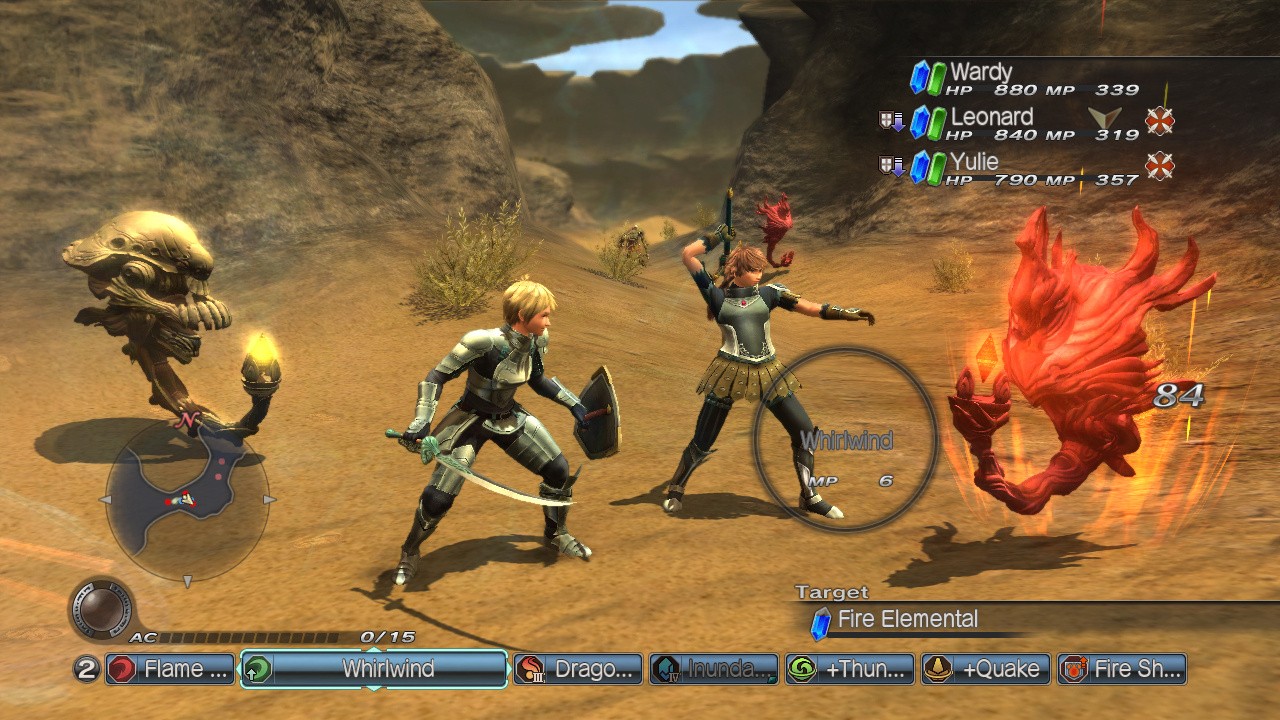The height and width of the screenshot is (720, 1280).
Task: Click the round action gauge orb
Action: 101,606
